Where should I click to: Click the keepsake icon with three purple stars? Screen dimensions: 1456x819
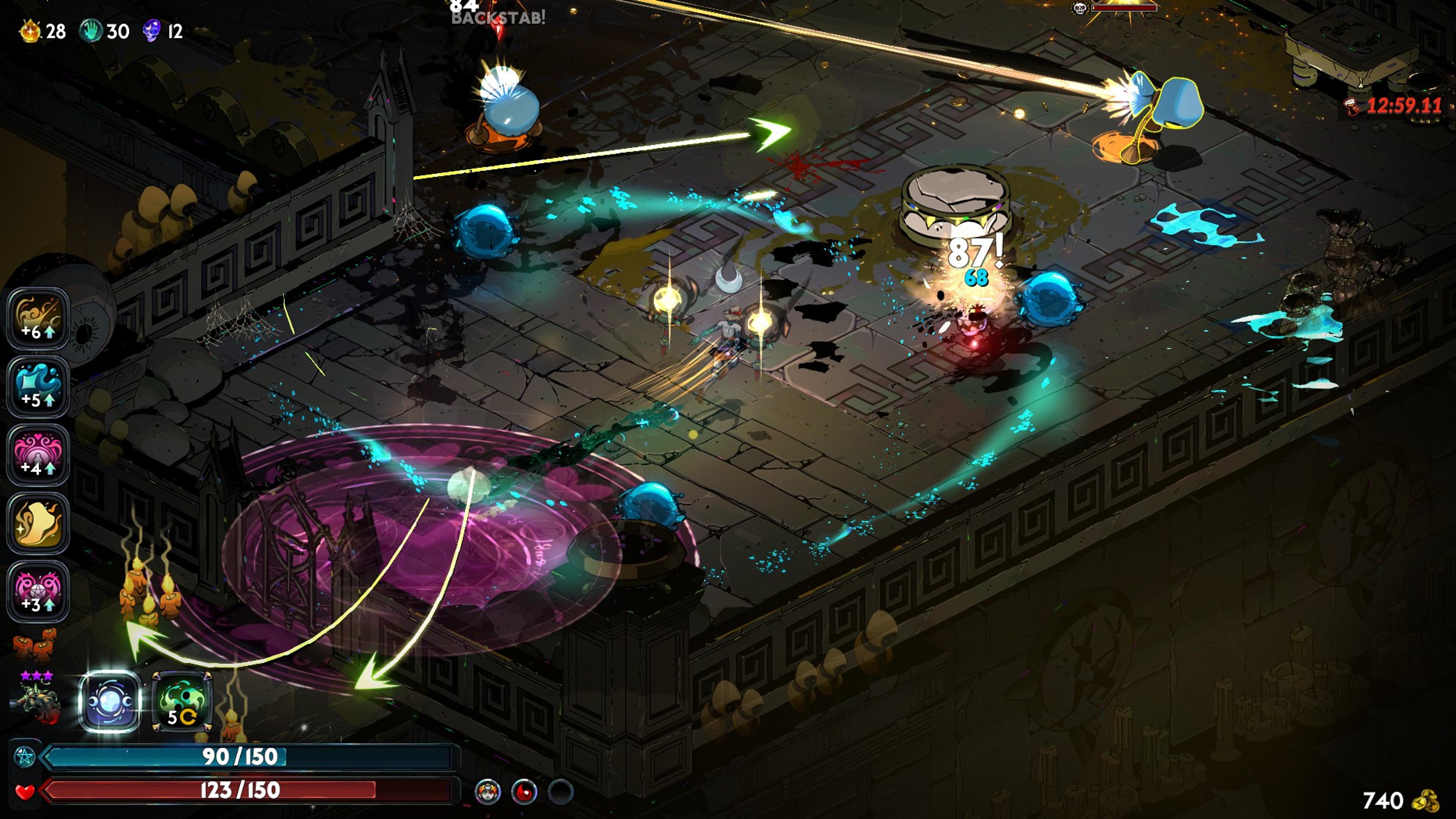(37, 701)
